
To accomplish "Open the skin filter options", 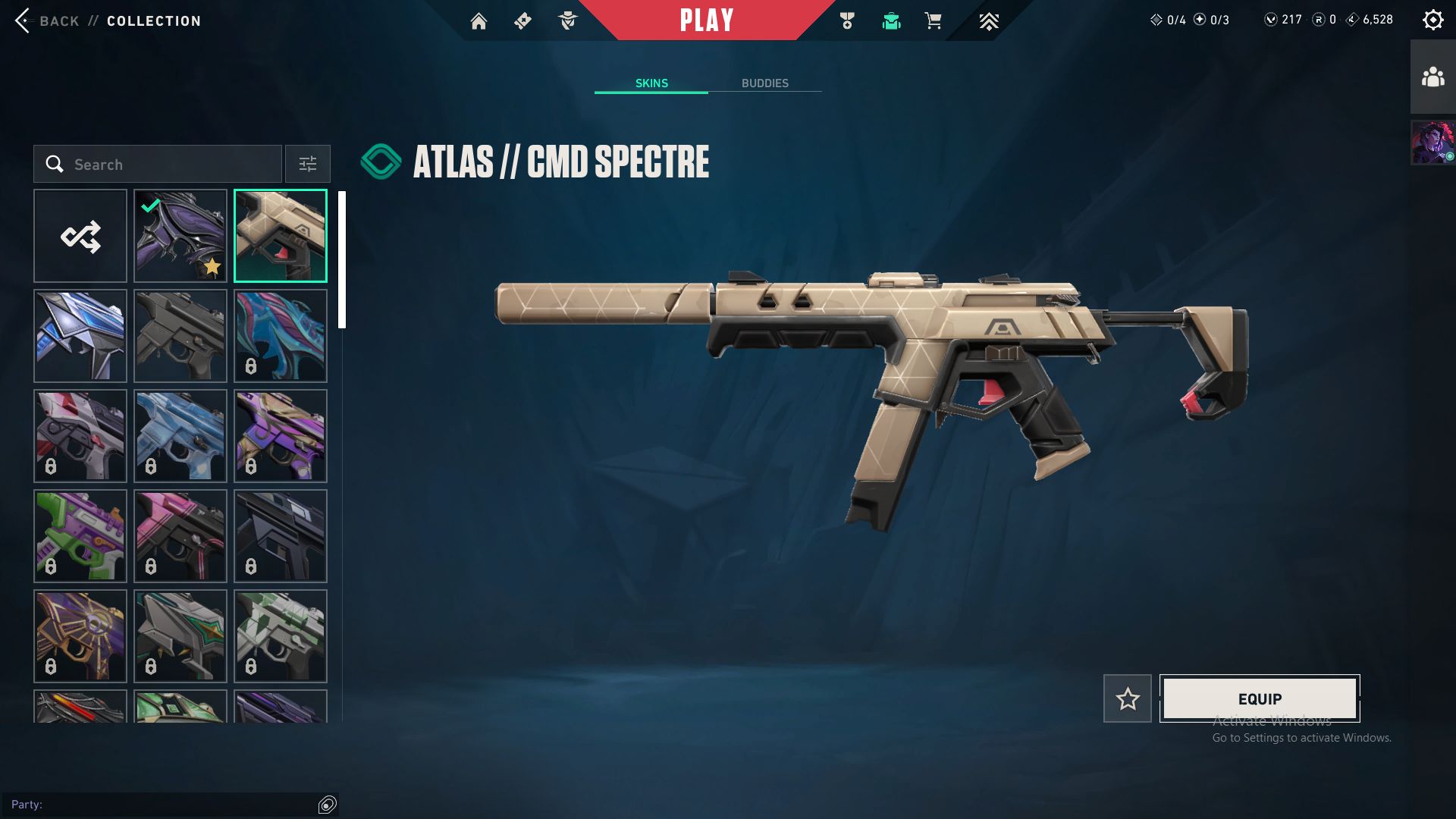I will [308, 164].
